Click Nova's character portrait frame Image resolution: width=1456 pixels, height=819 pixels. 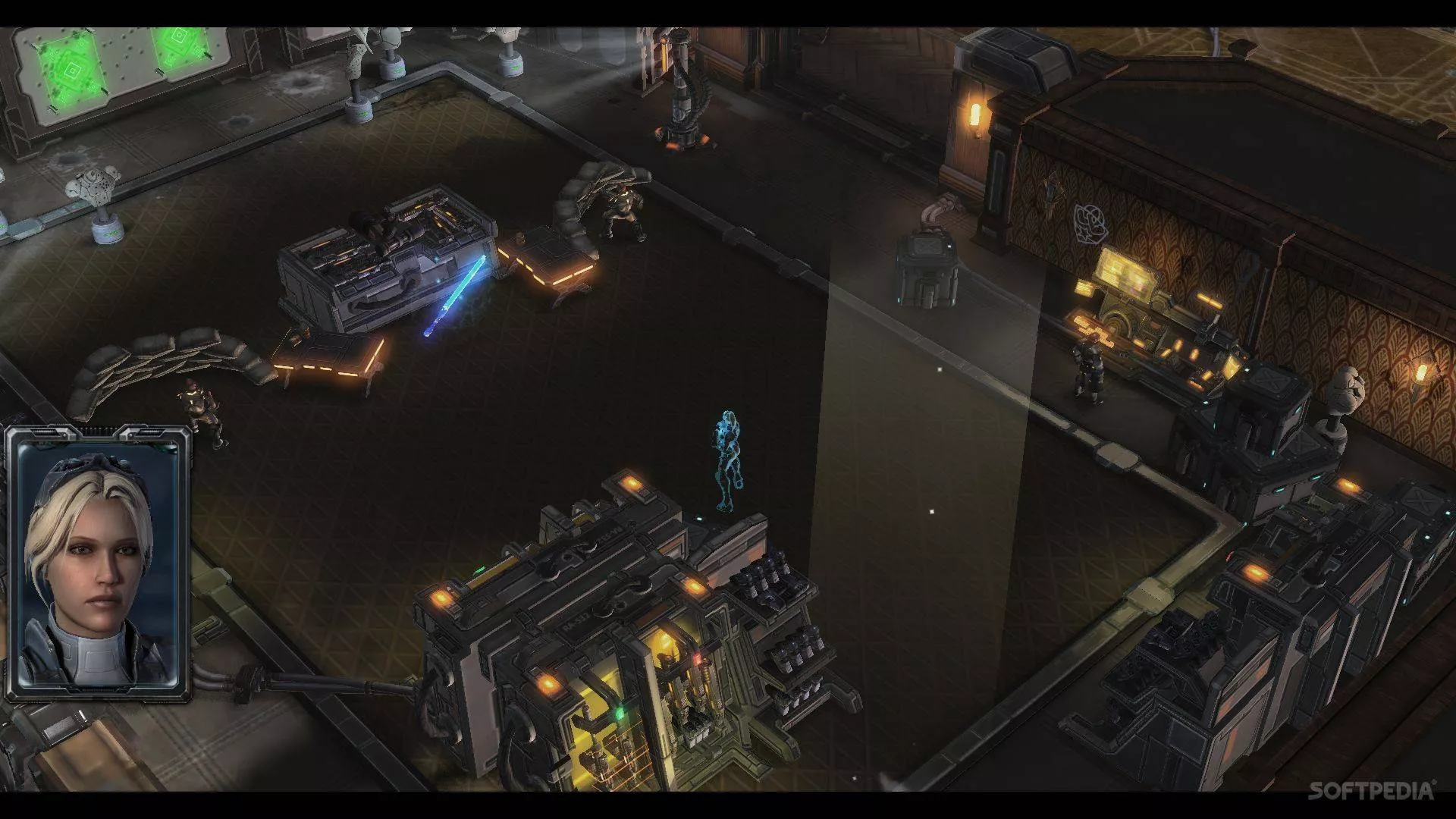(x=97, y=564)
